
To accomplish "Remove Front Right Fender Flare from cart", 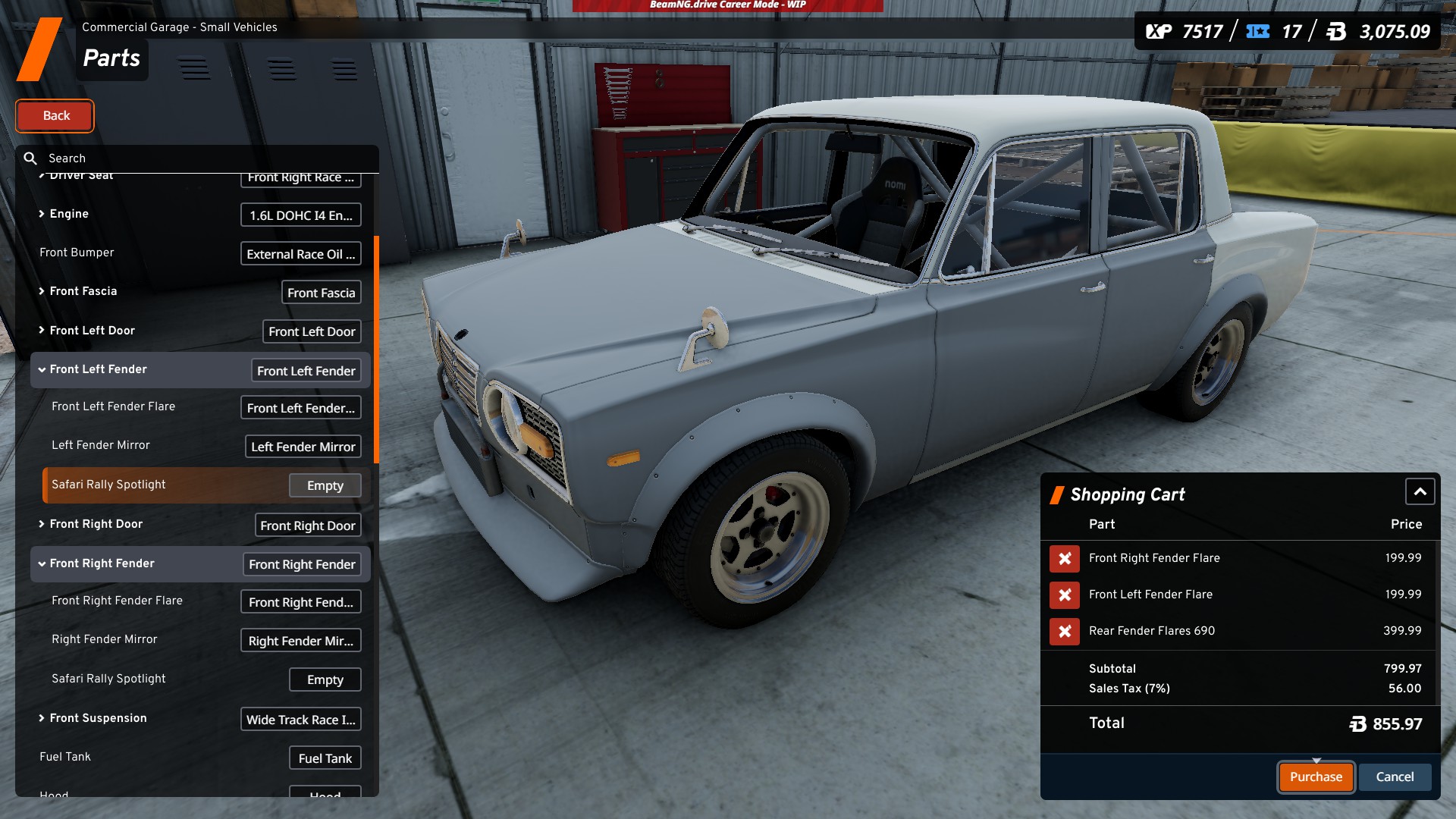I will click(1065, 559).
